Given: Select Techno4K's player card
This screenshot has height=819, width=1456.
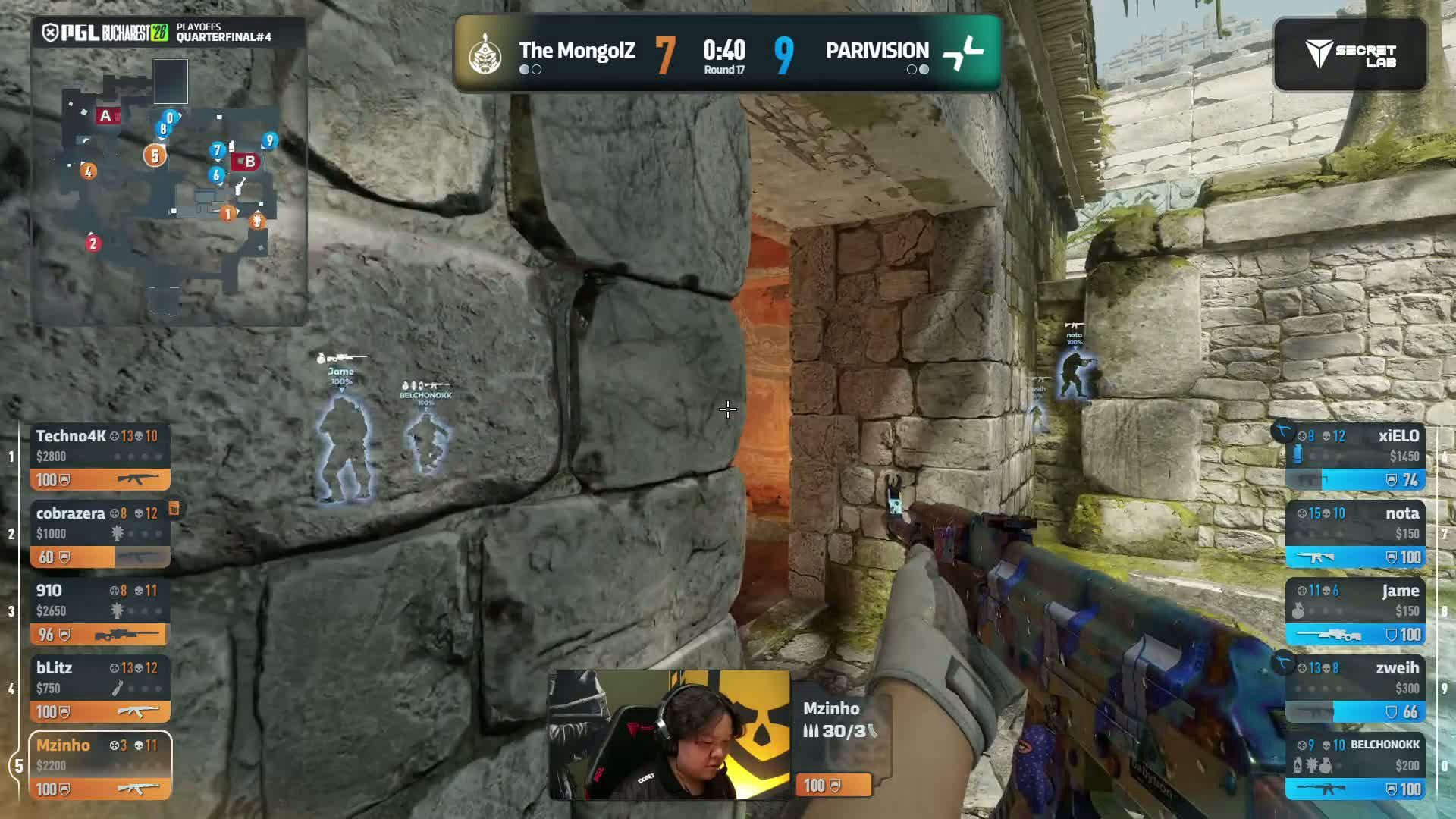Looking at the screenshot, I should tap(100, 457).
